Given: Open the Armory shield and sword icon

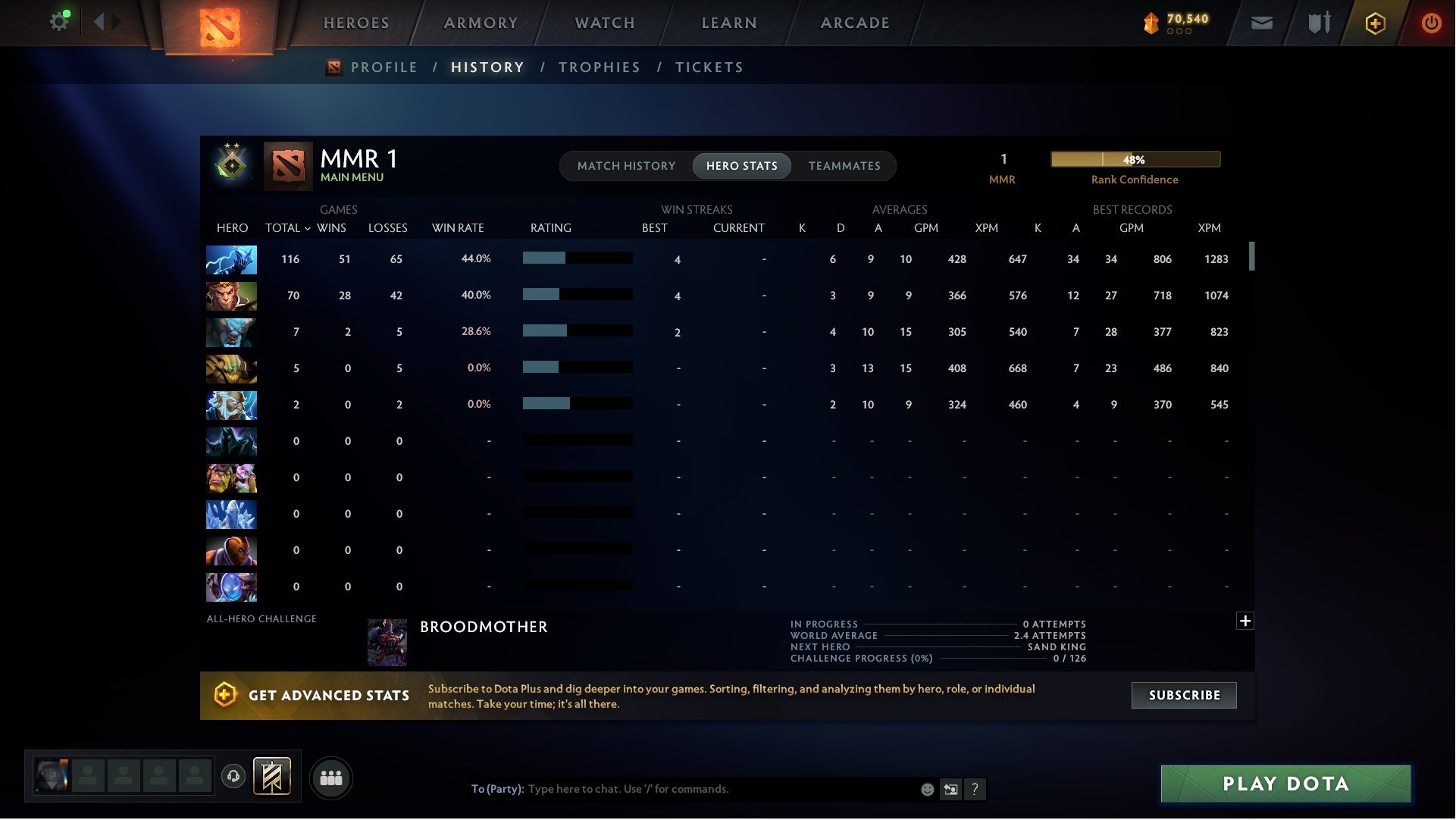Looking at the screenshot, I should [x=1319, y=23].
